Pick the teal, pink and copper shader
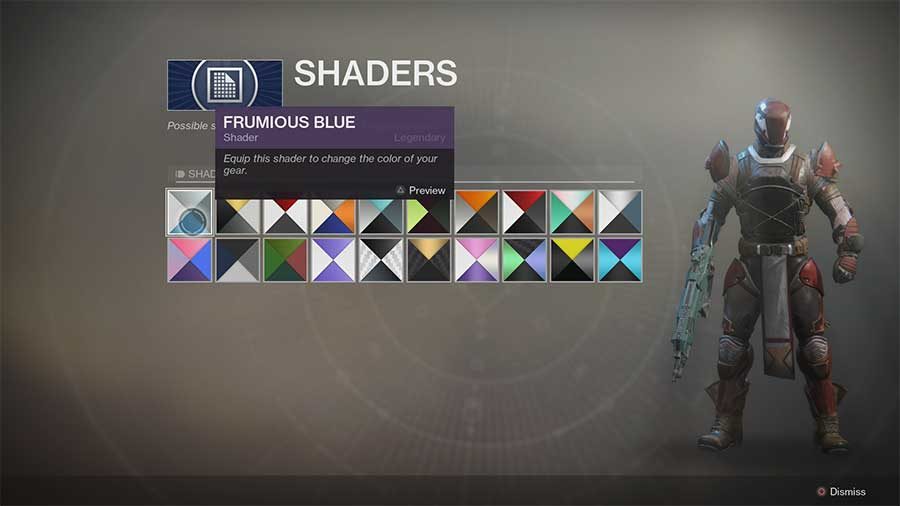The width and height of the screenshot is (900, 506). 572,212
